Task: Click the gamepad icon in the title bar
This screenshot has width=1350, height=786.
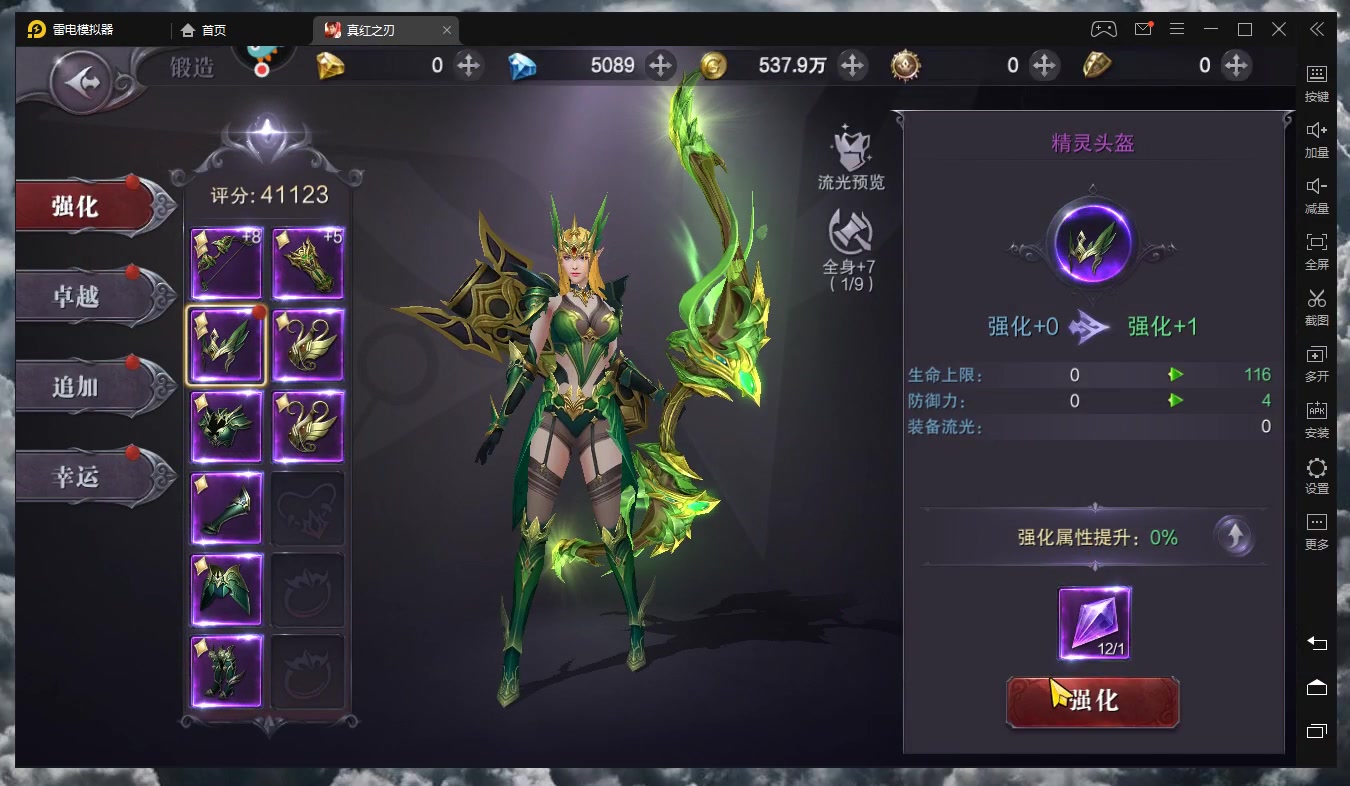Action: 1103,29
